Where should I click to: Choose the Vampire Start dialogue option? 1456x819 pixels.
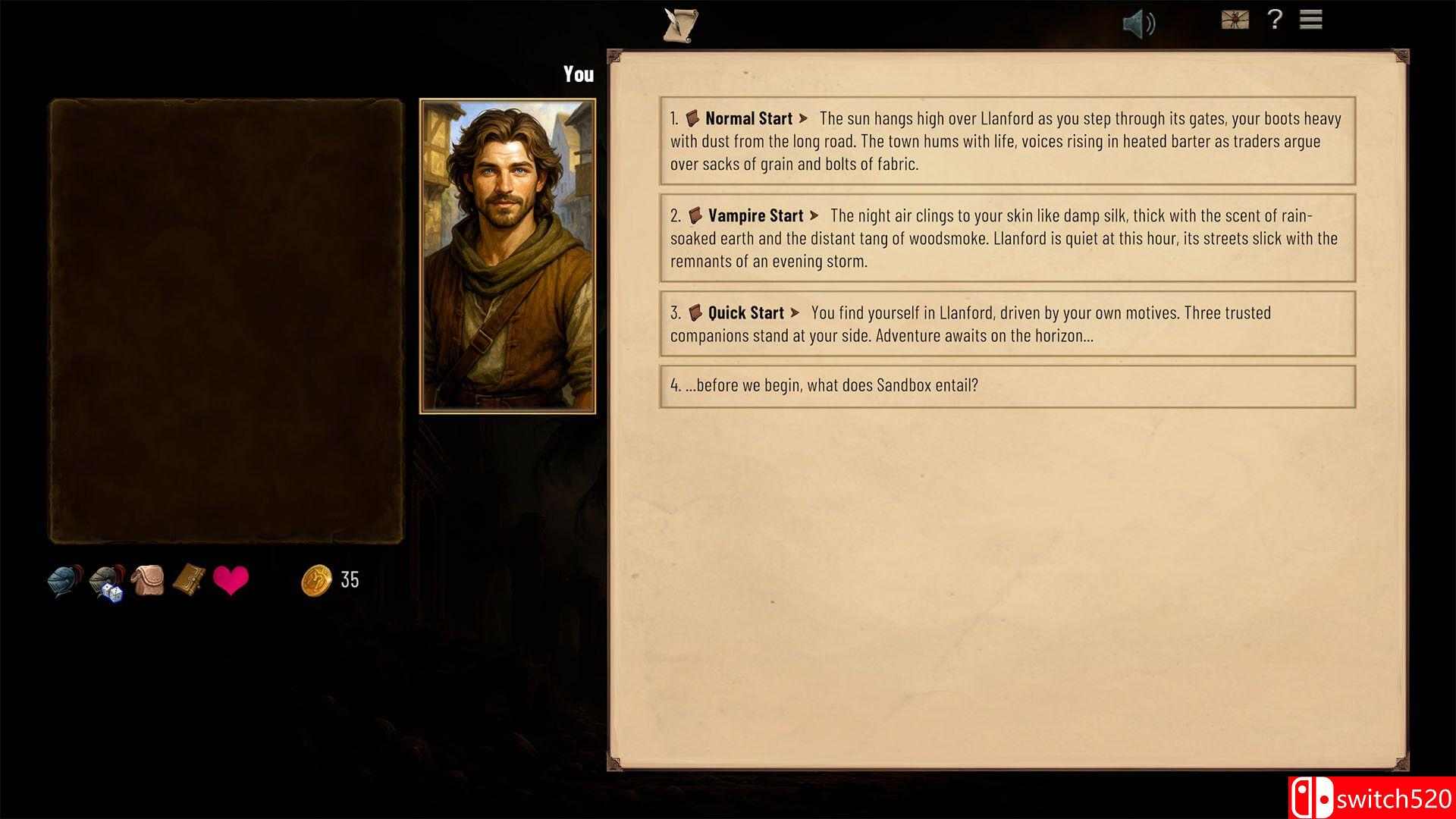(x=1007, y=237)
